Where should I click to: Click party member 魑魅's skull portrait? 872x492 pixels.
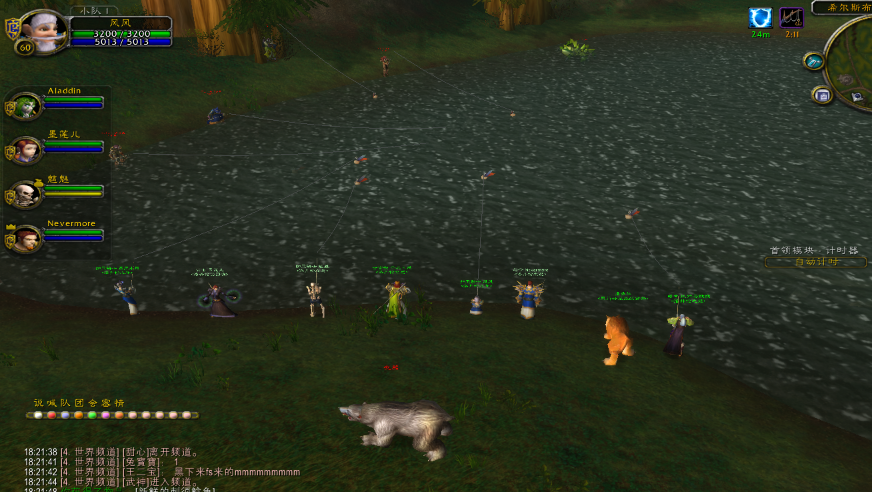coord(27,194)
